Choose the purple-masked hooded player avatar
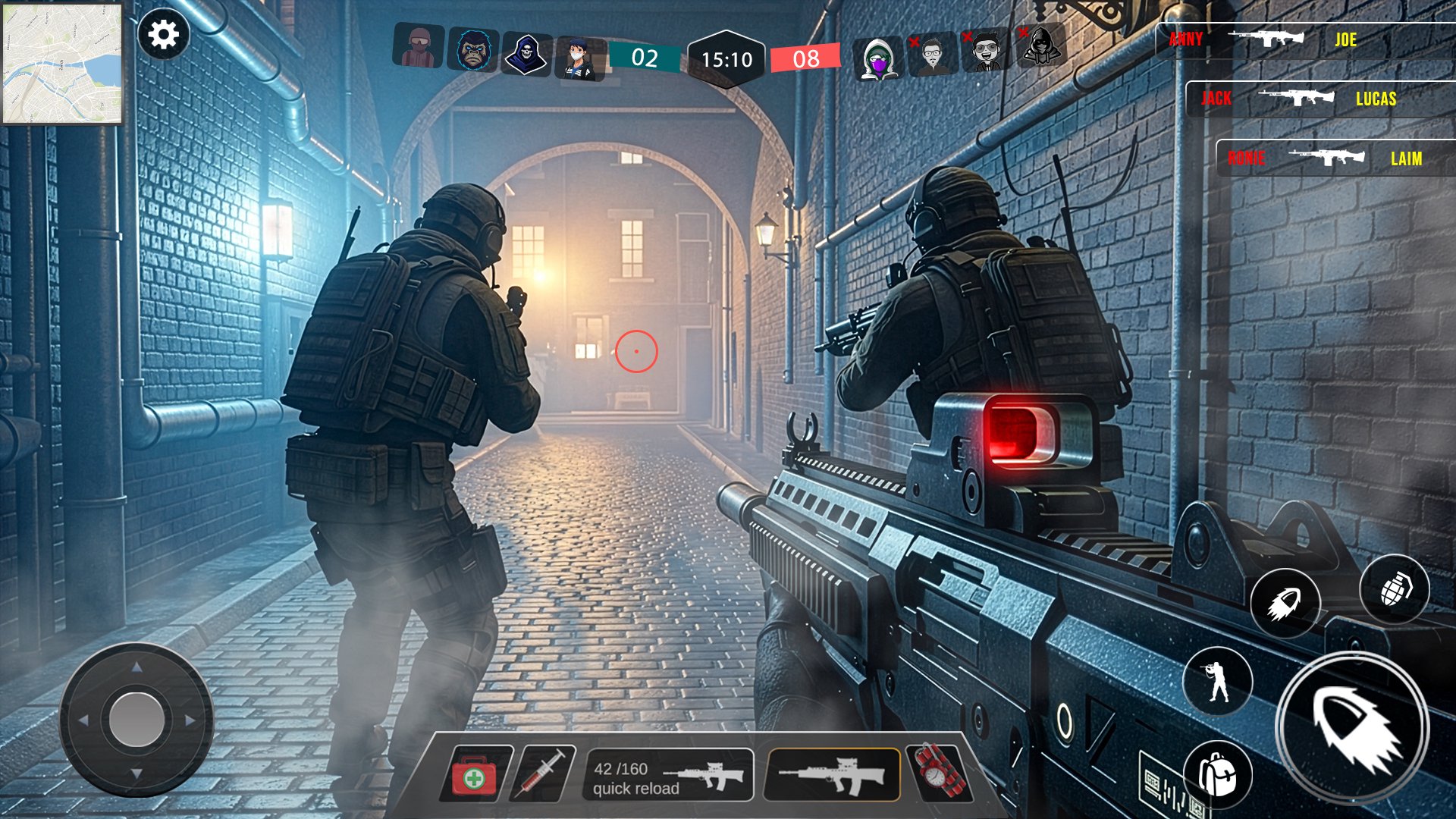The width and height of the screenshot is (1456, 819). tap(877, 58)
